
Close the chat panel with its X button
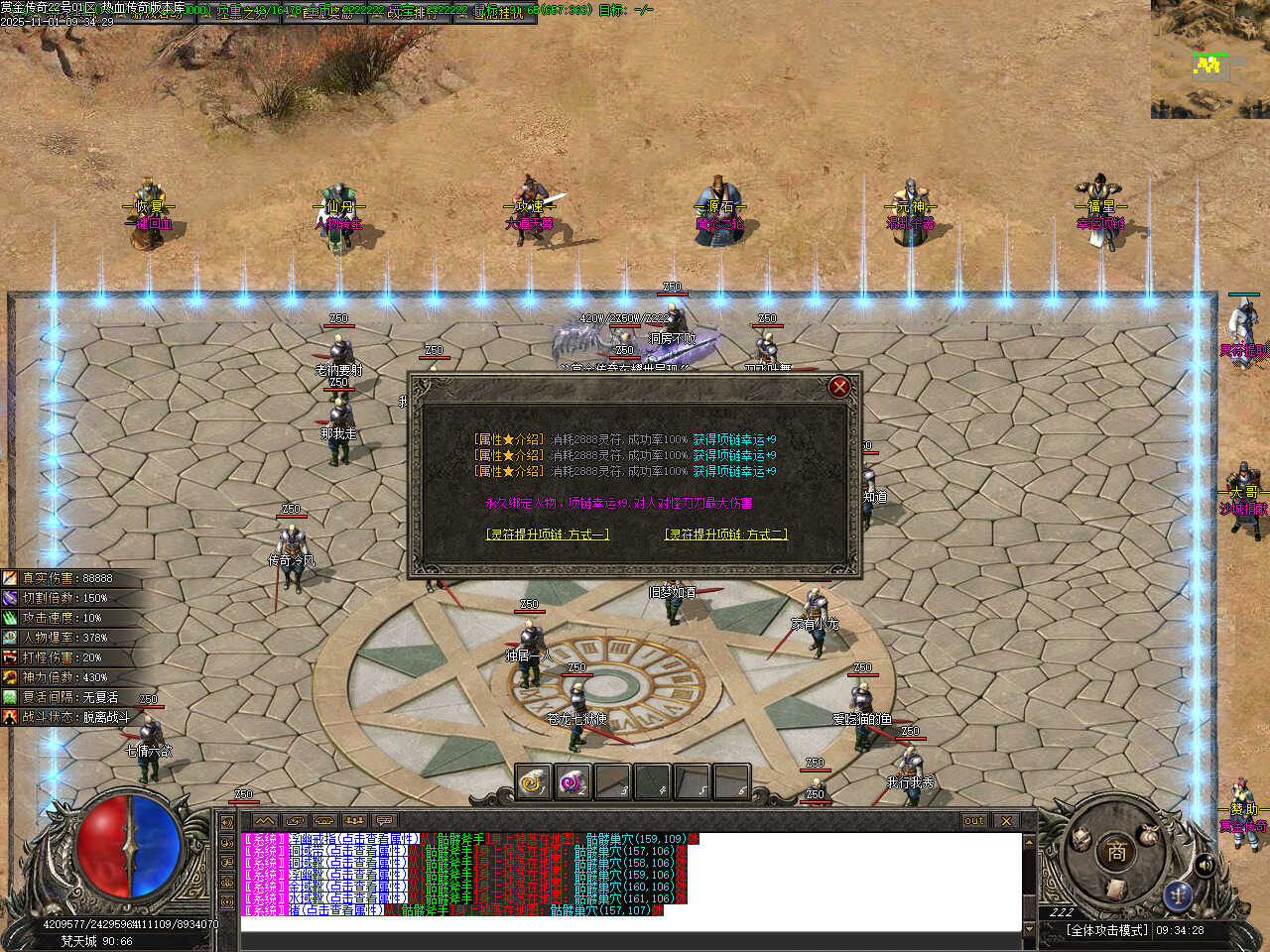pos(1006,821)
